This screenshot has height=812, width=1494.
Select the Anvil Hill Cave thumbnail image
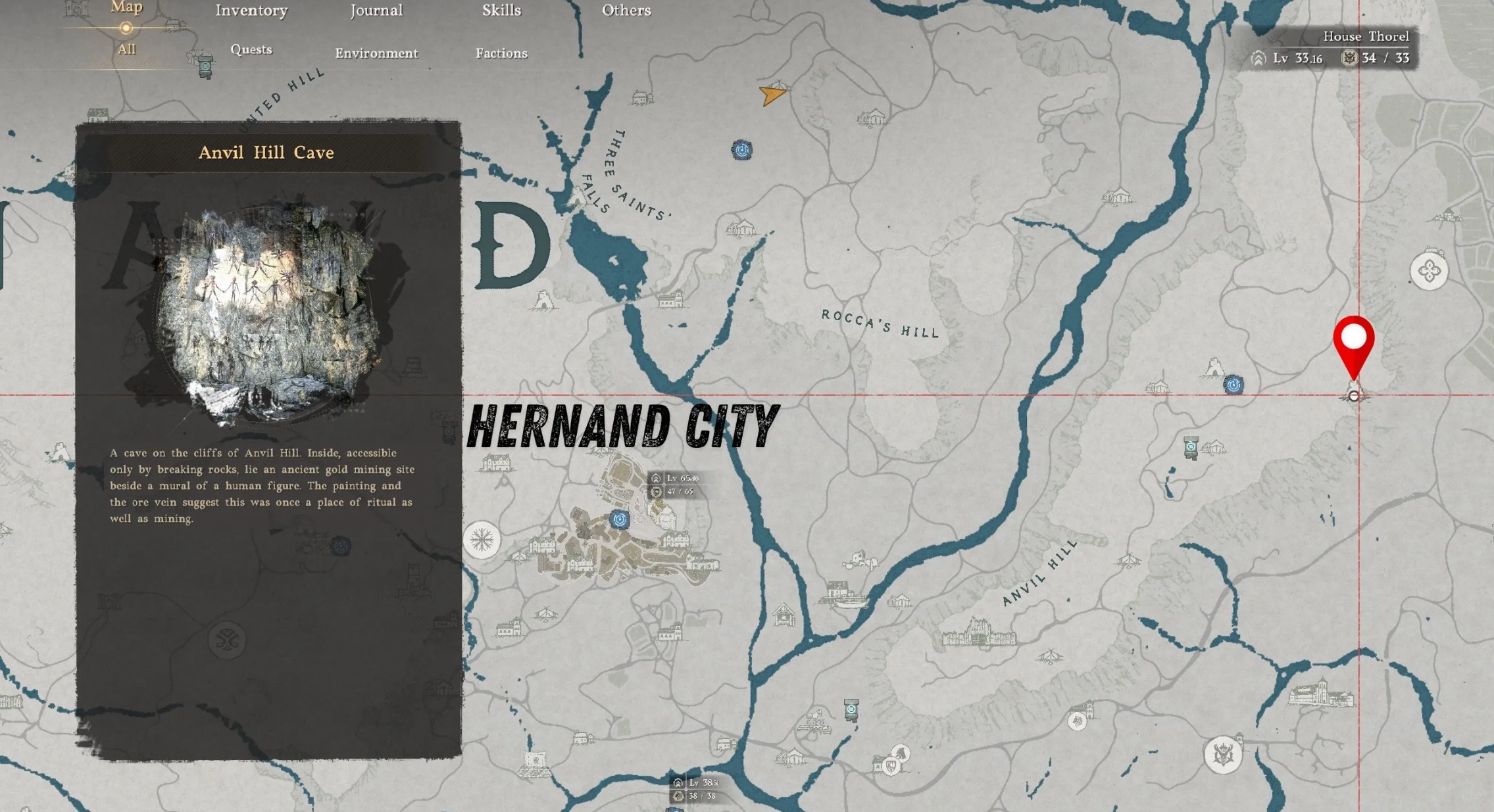266,309
